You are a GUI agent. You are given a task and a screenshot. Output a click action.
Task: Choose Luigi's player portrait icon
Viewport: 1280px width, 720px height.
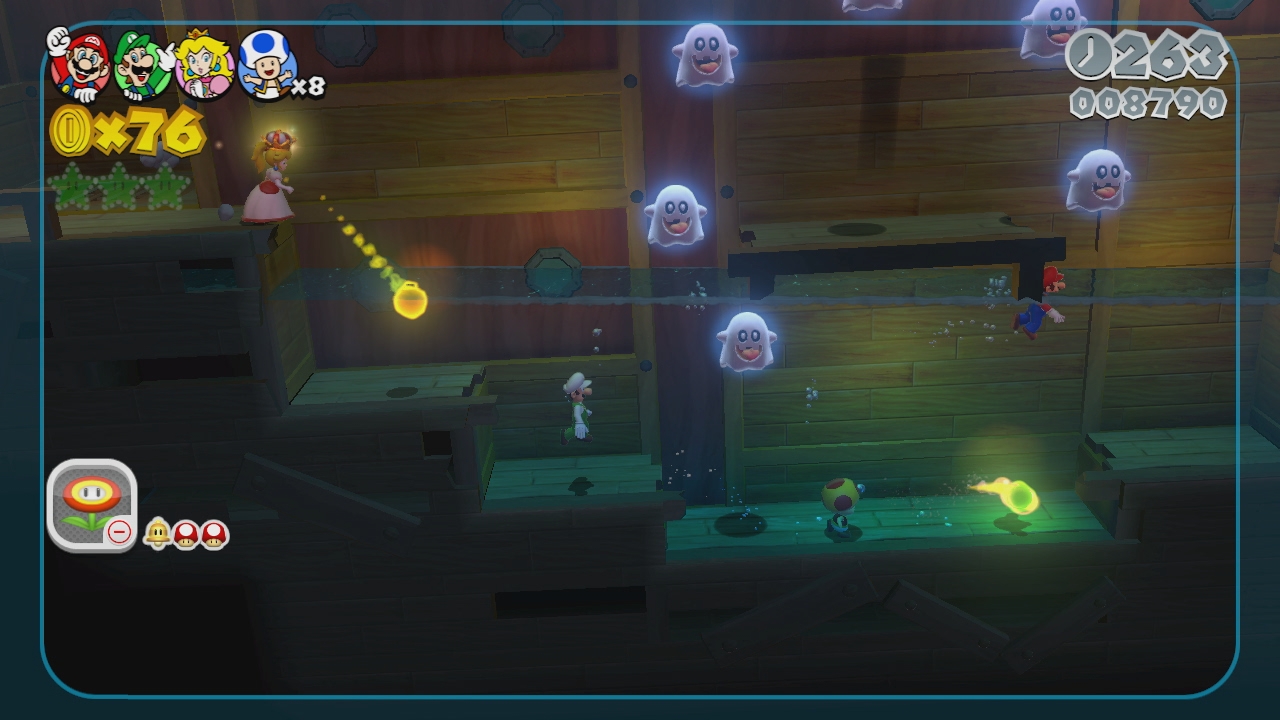tap(141, 64)
